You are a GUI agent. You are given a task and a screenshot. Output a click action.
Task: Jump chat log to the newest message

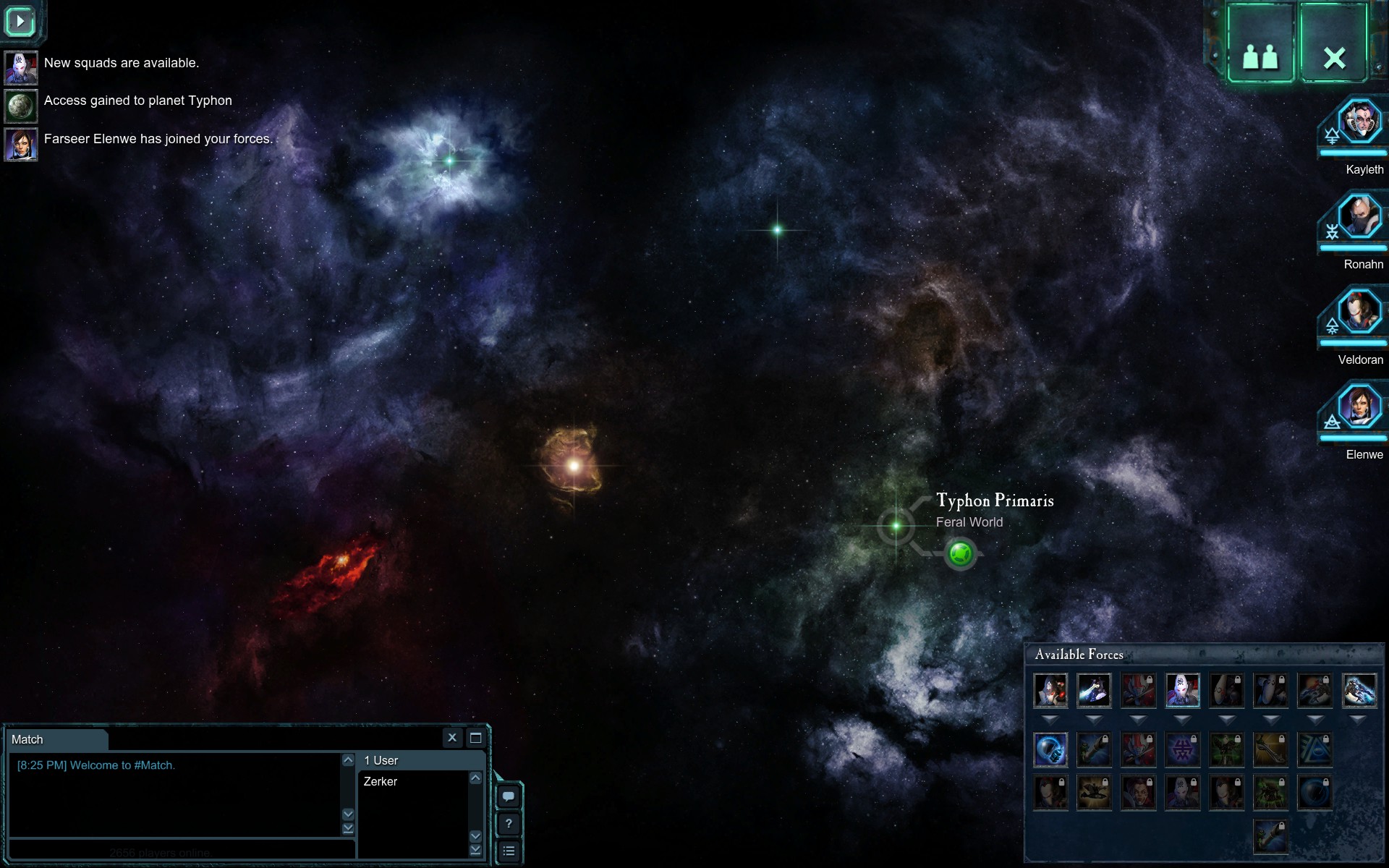click(348, 828)
